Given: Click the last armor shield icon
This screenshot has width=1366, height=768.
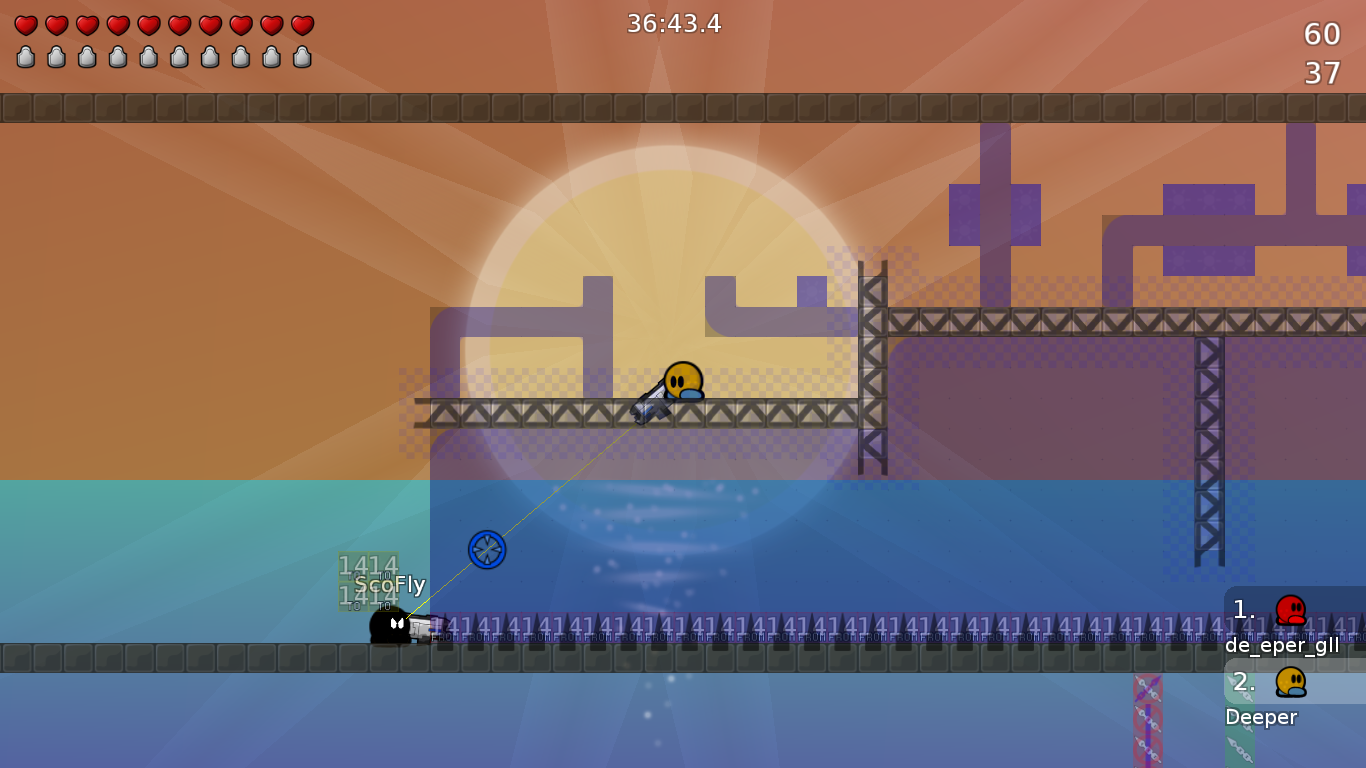Looking at the screenshot, I should click(299, 57).
